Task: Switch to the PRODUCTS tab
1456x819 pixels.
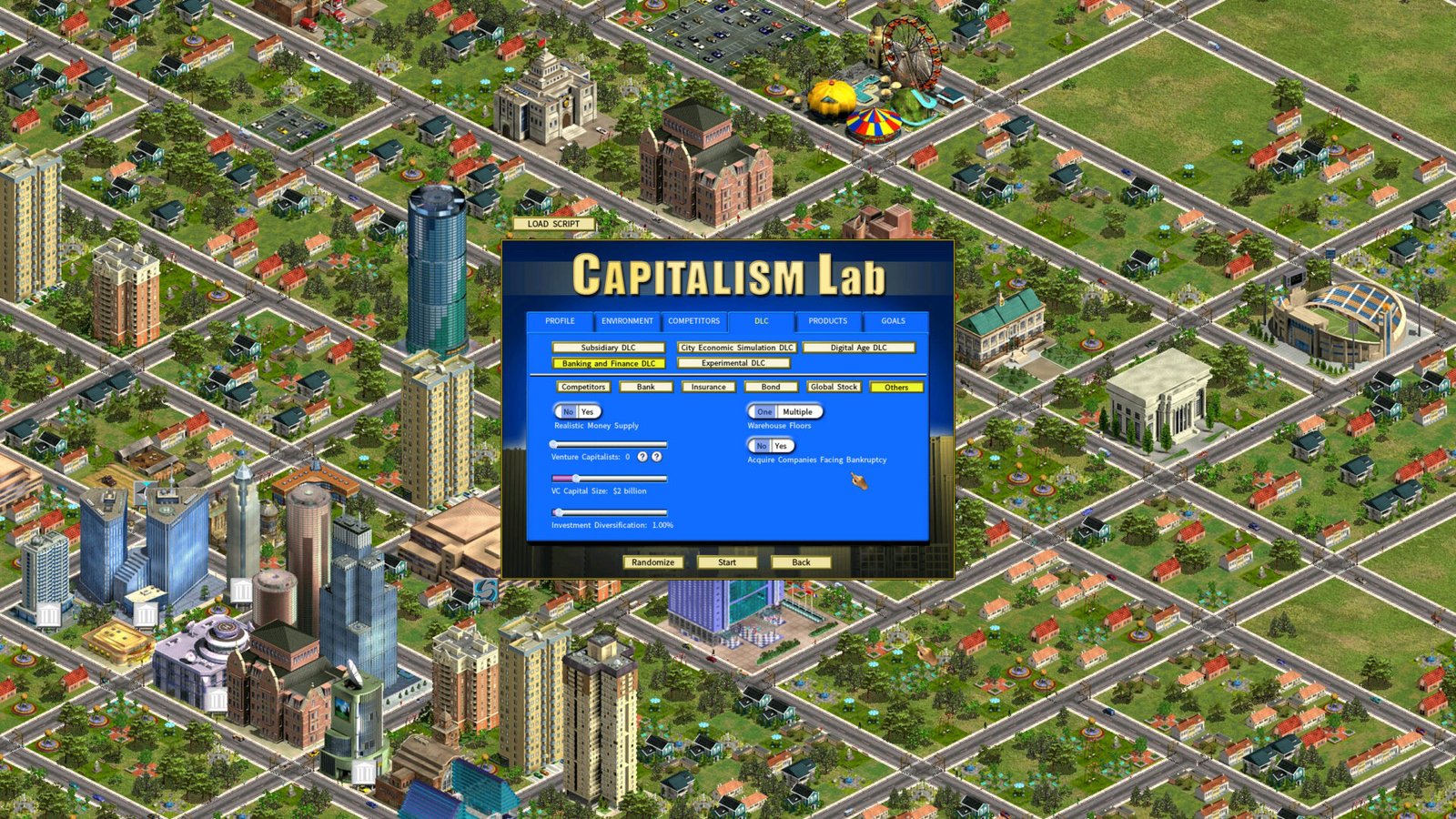Action: click(826, 321)
